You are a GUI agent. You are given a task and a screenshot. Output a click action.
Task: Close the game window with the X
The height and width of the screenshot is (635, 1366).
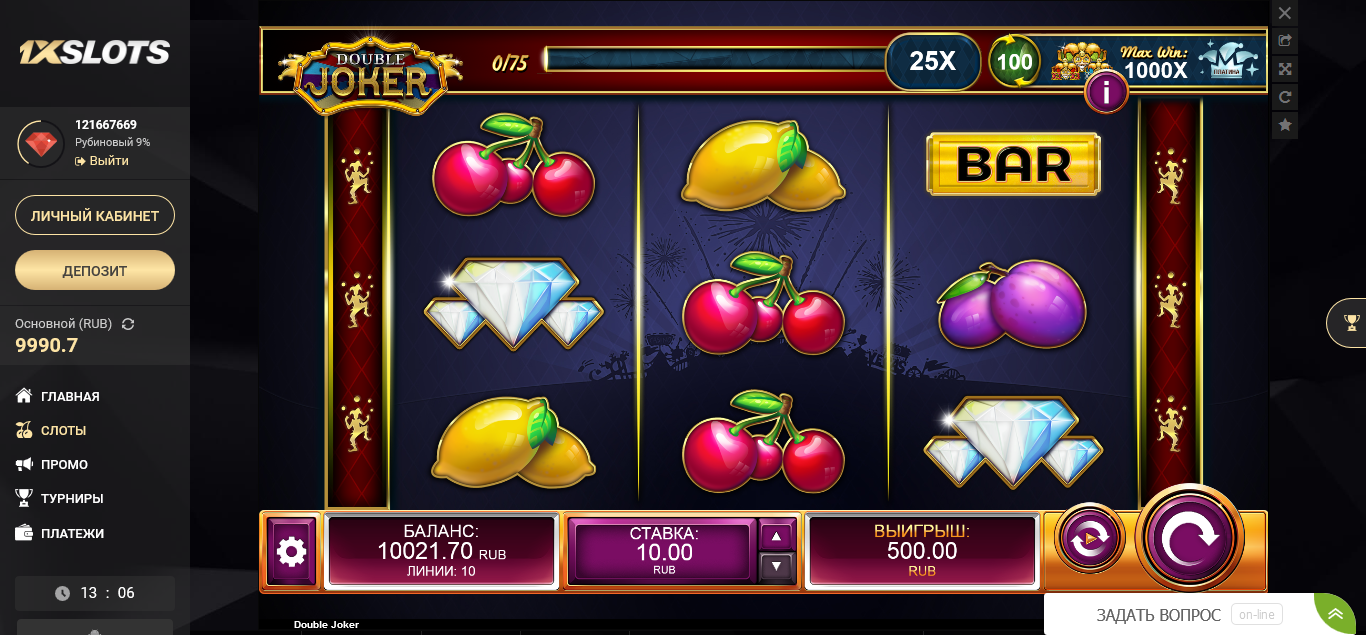(1285, 13)
